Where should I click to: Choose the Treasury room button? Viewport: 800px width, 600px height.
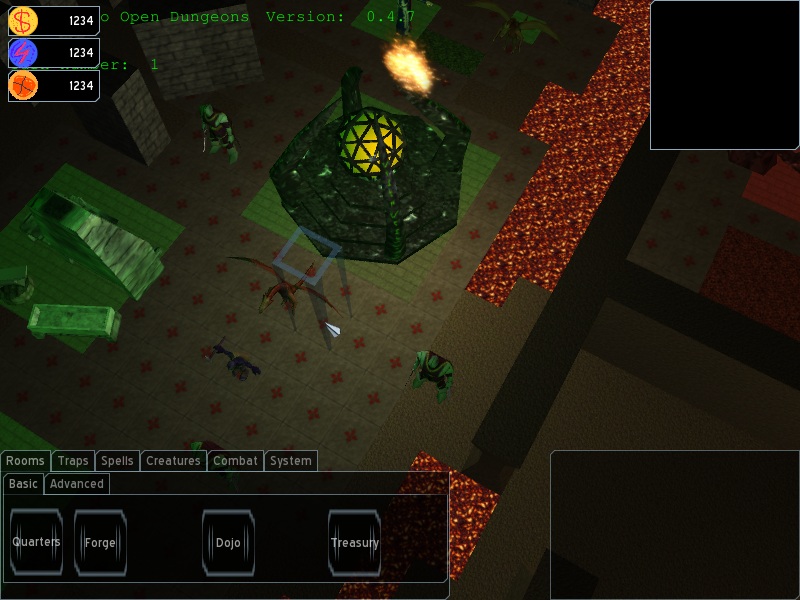354,543
